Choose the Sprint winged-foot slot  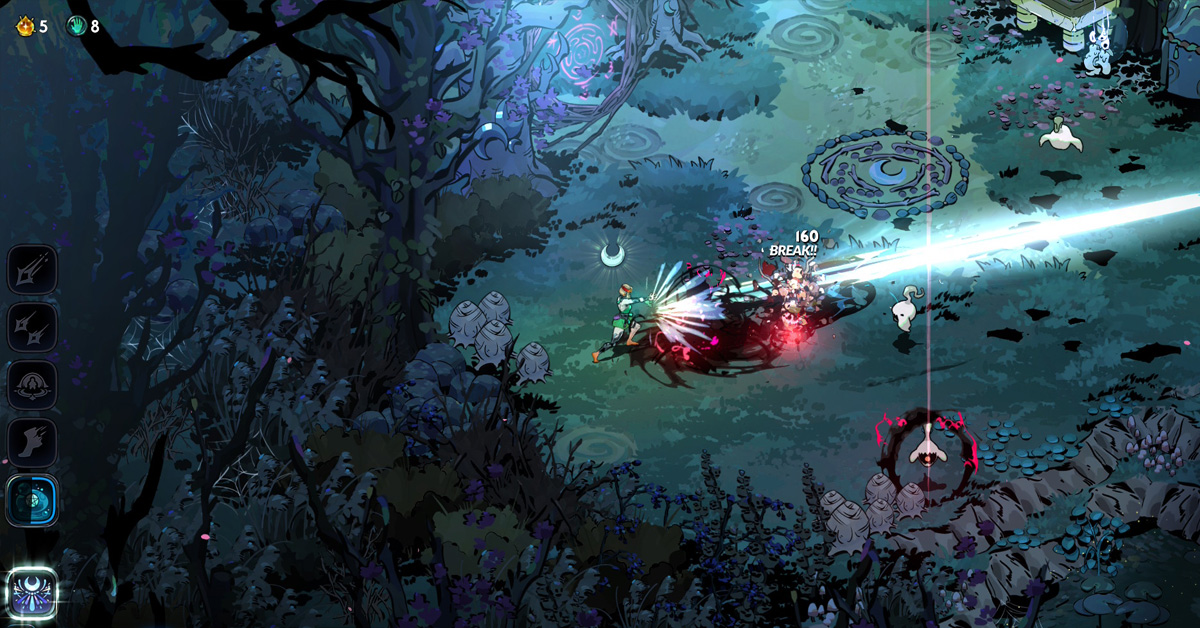coord(32,443)
